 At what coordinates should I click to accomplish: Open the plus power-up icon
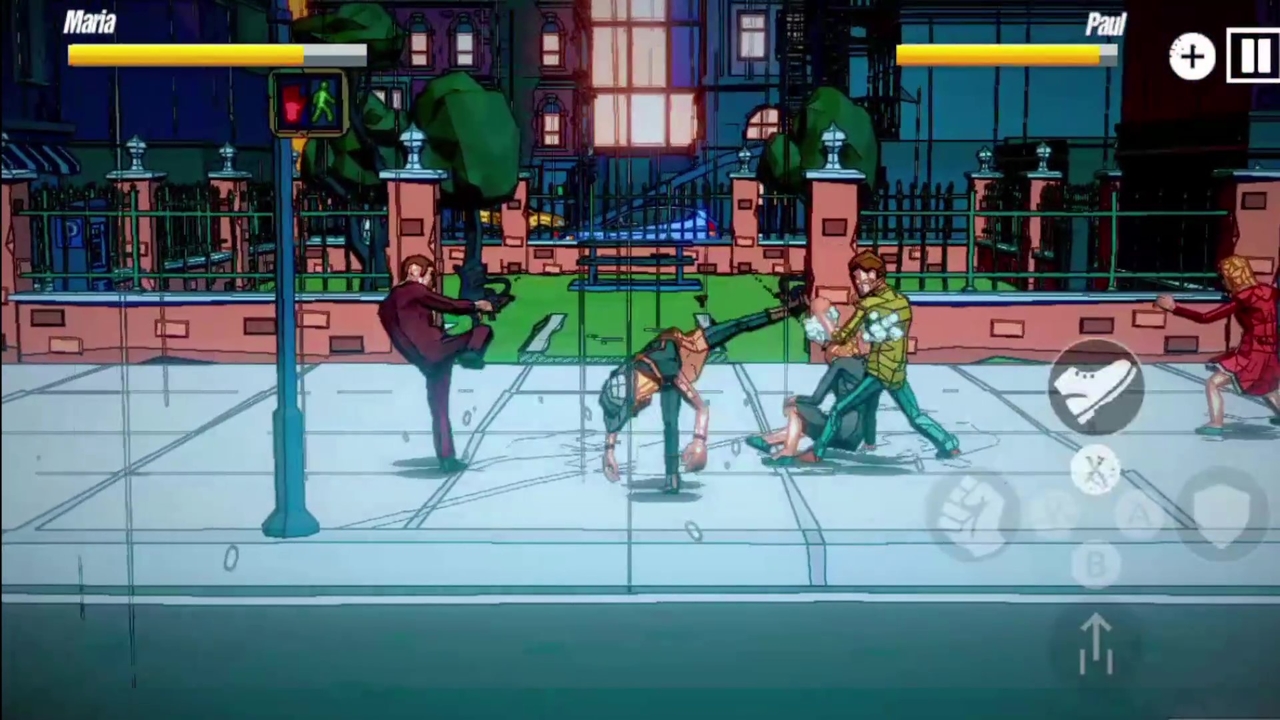point(1192,57)
